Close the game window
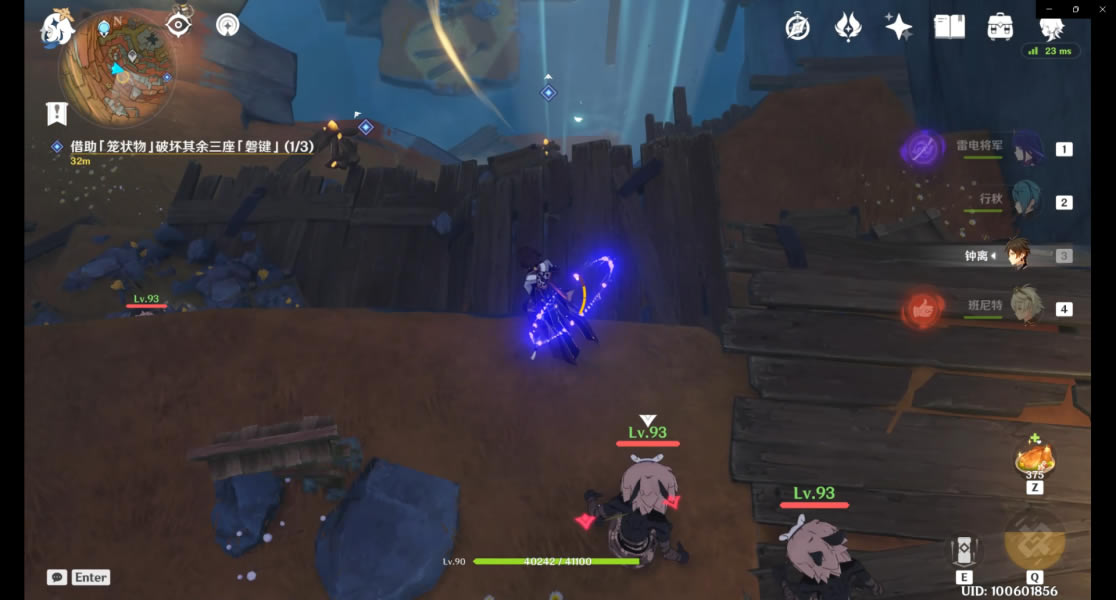Viewport: 1116px width, 600px height. 1100,9
